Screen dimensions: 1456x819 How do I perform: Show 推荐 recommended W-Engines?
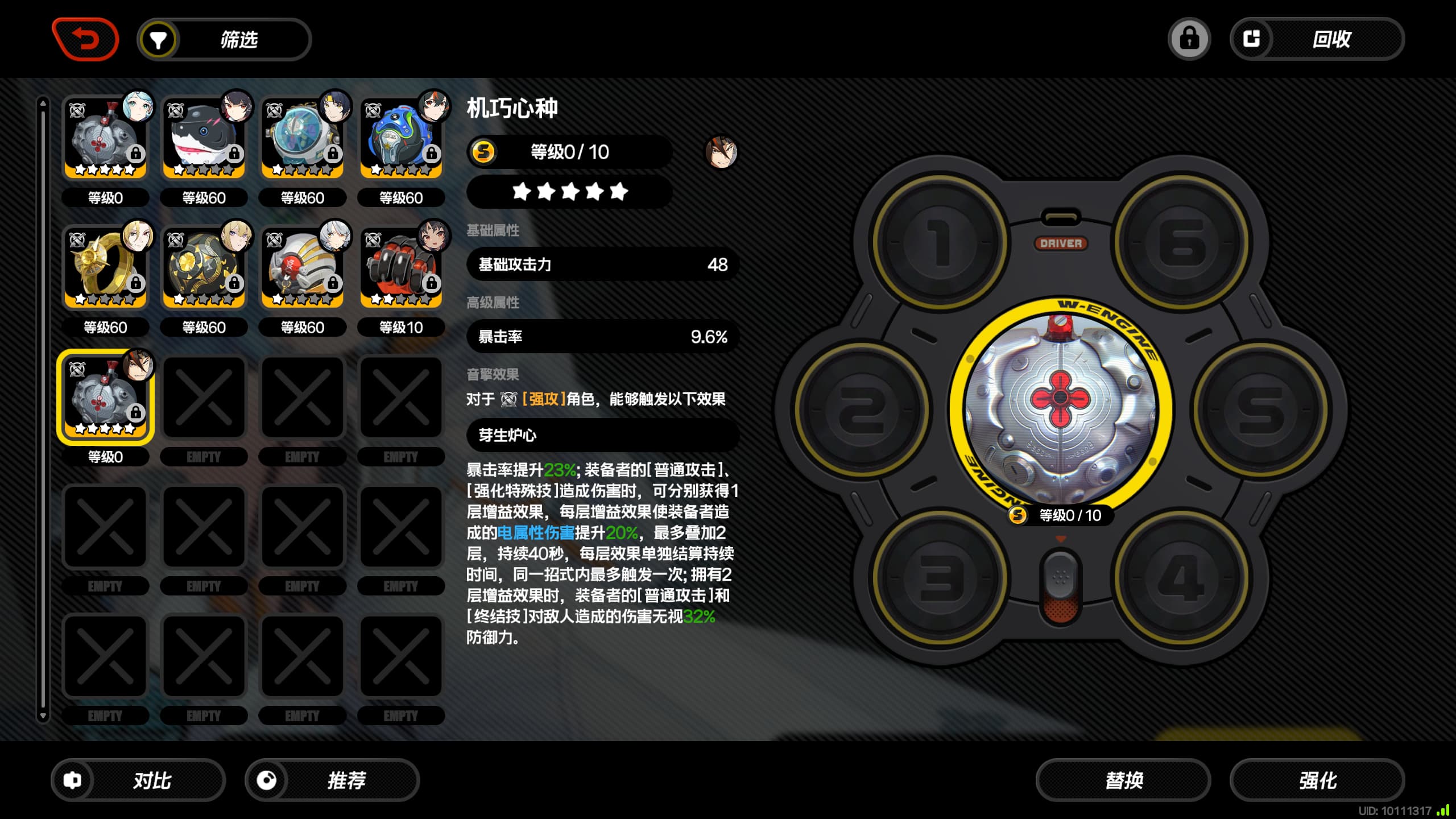click(x=332, y=780)
